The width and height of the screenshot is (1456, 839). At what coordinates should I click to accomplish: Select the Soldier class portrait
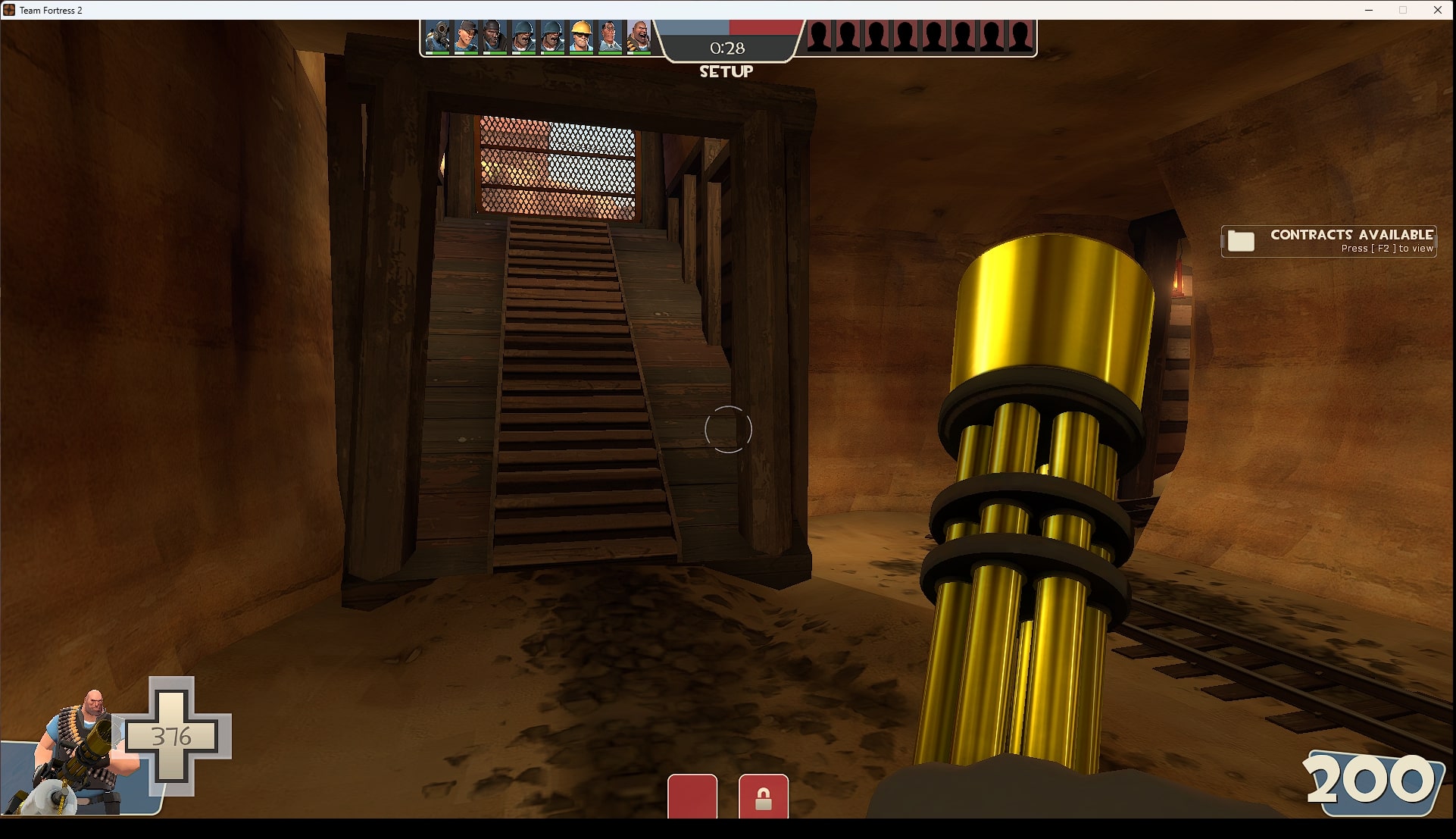(x=523, y=36)
